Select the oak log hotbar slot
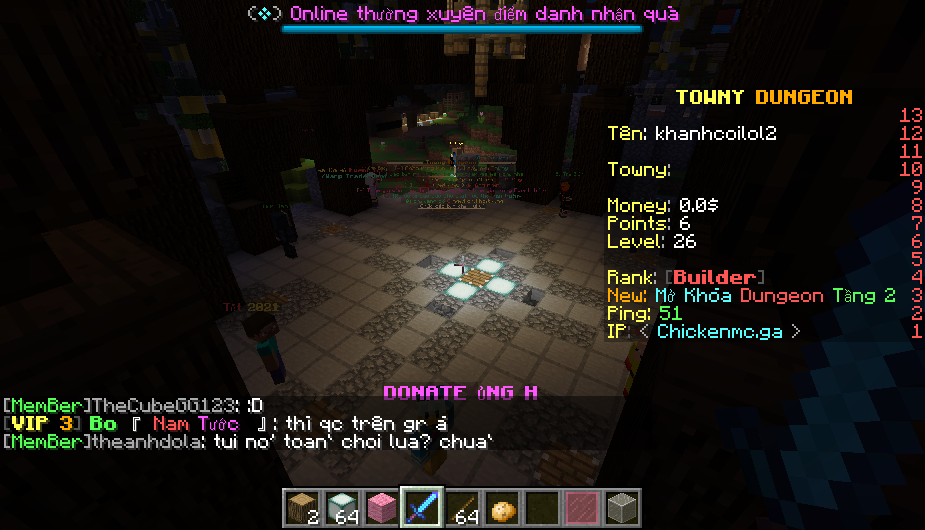The image size is (925, 530). click(x=299, y=507)
